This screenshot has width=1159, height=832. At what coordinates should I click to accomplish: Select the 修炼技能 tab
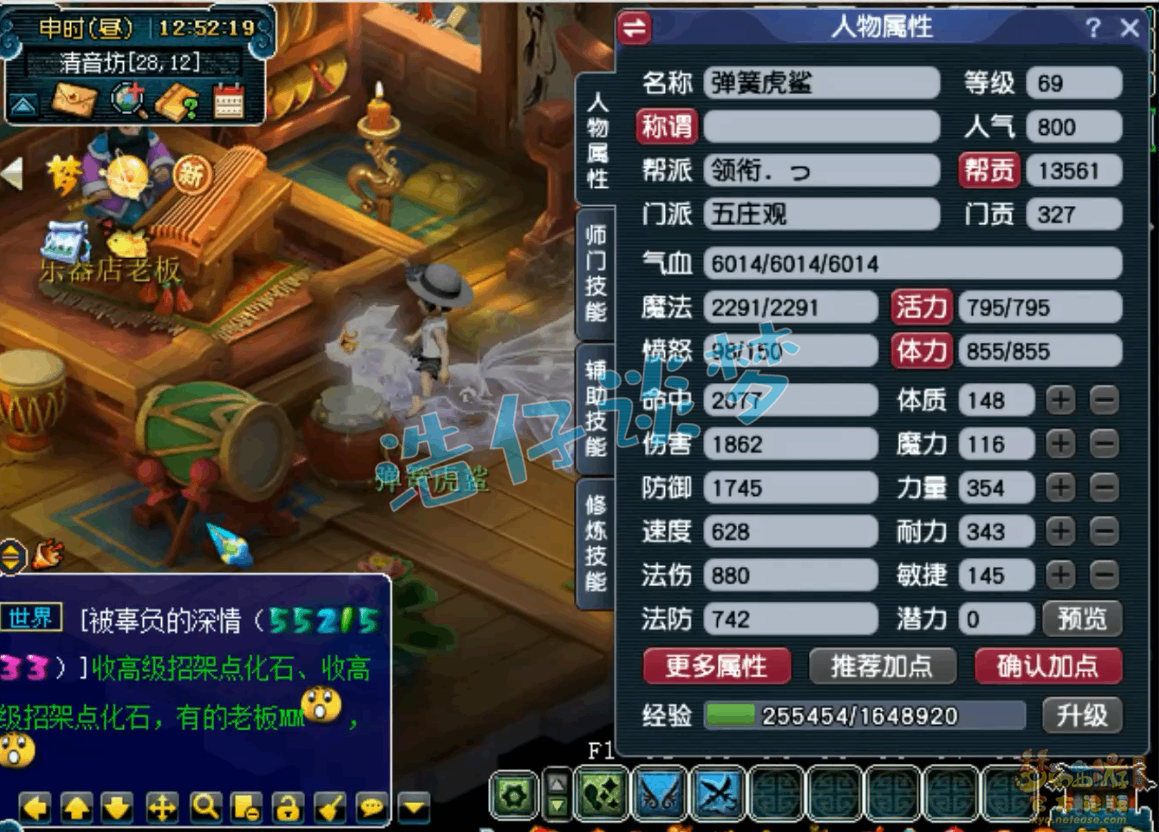(596, 542)
